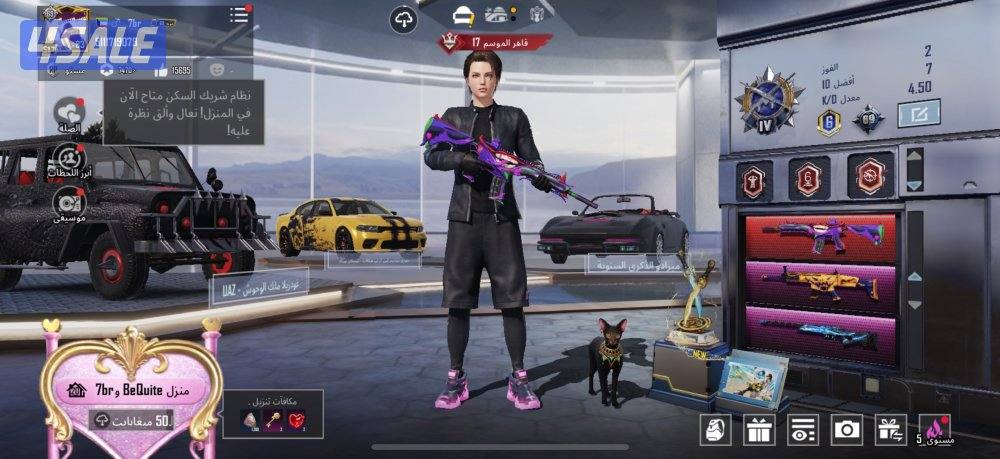Select the strongman achievement badge
Image resolution: width=1000 pixels, height=459 pixels.
coord(753,178)
